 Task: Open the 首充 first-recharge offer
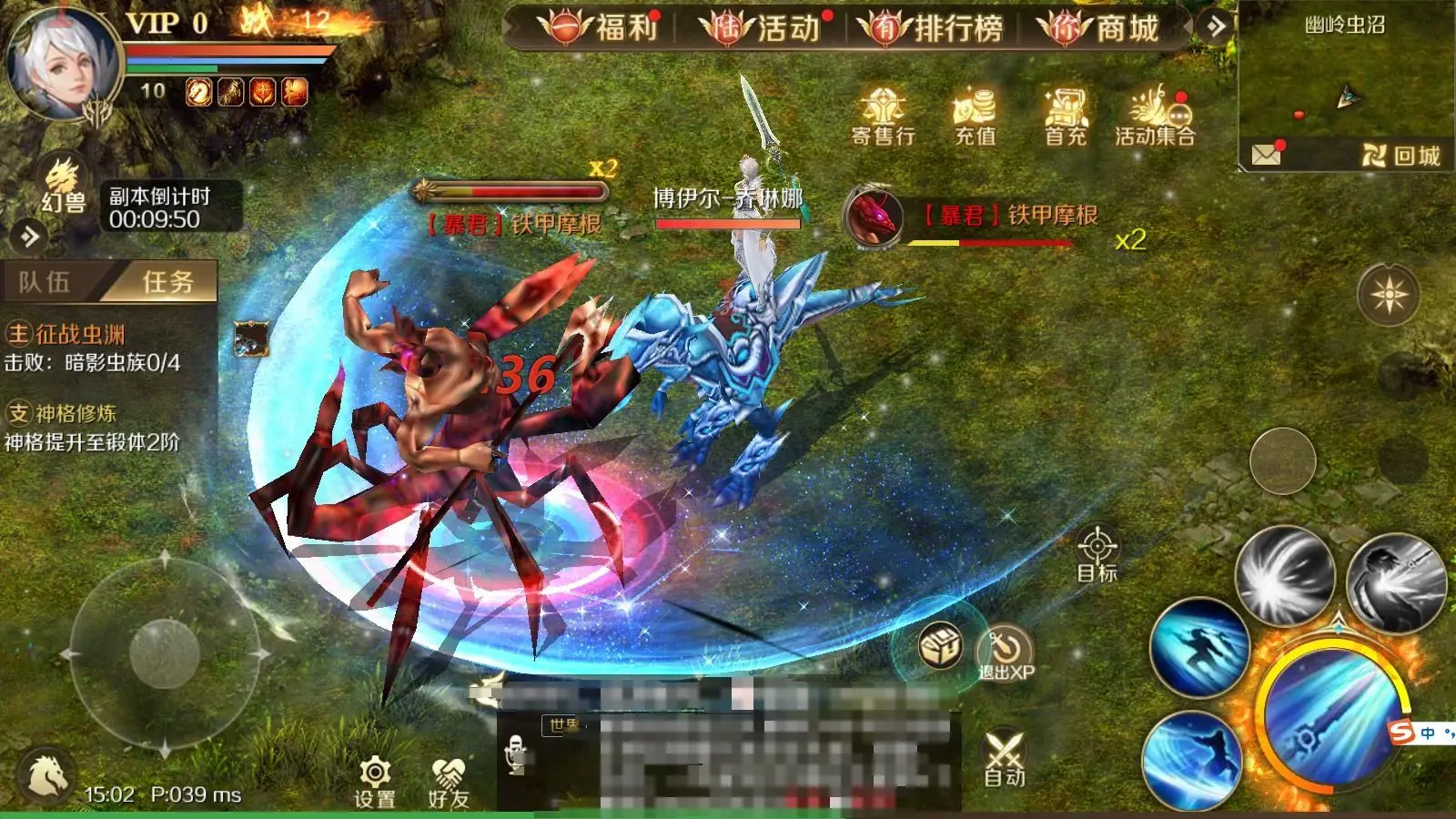(x=1066, y=117)
